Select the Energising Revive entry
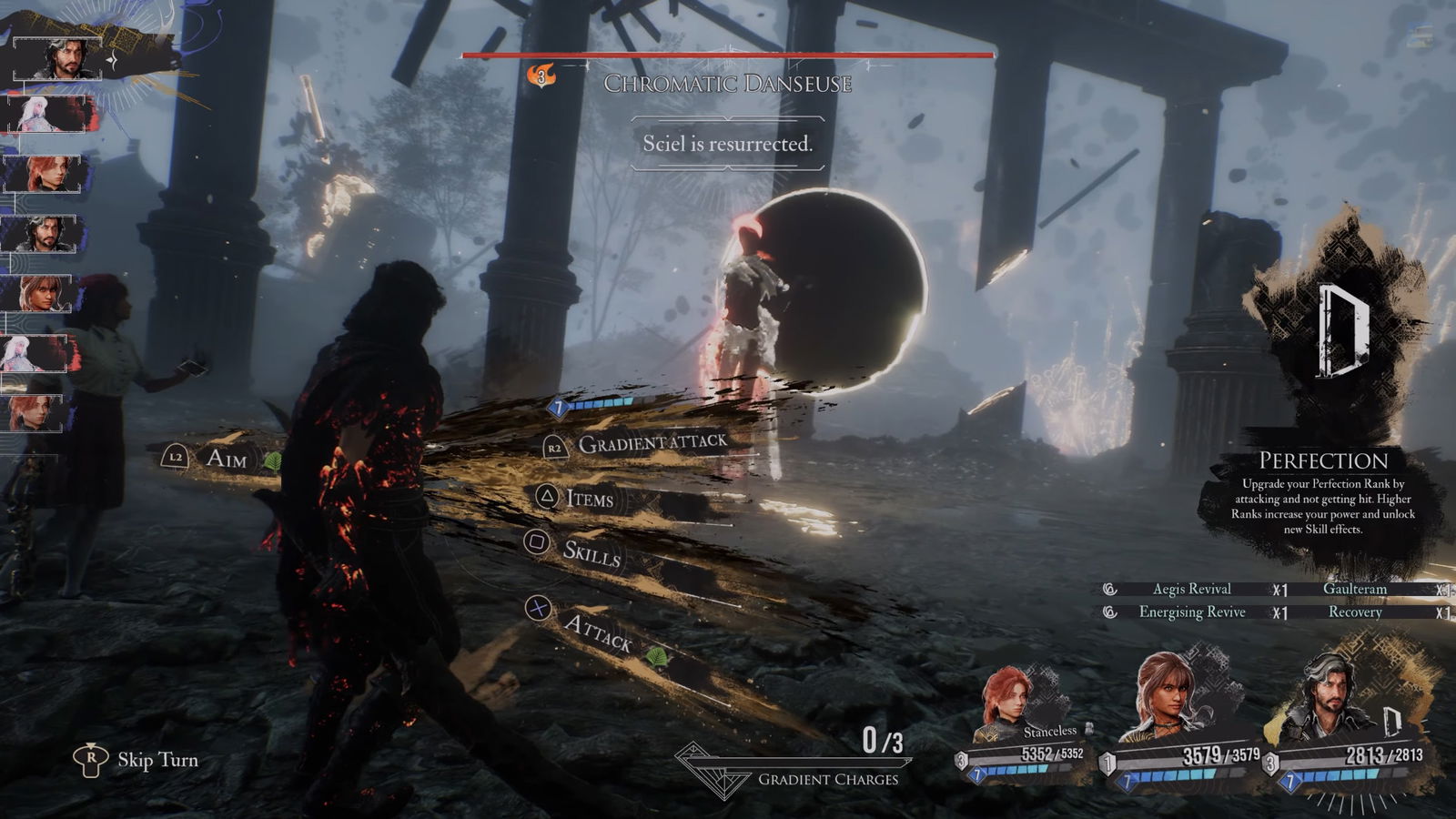The height and width of the screenshot is (819, 1456). coord(1191,612)
